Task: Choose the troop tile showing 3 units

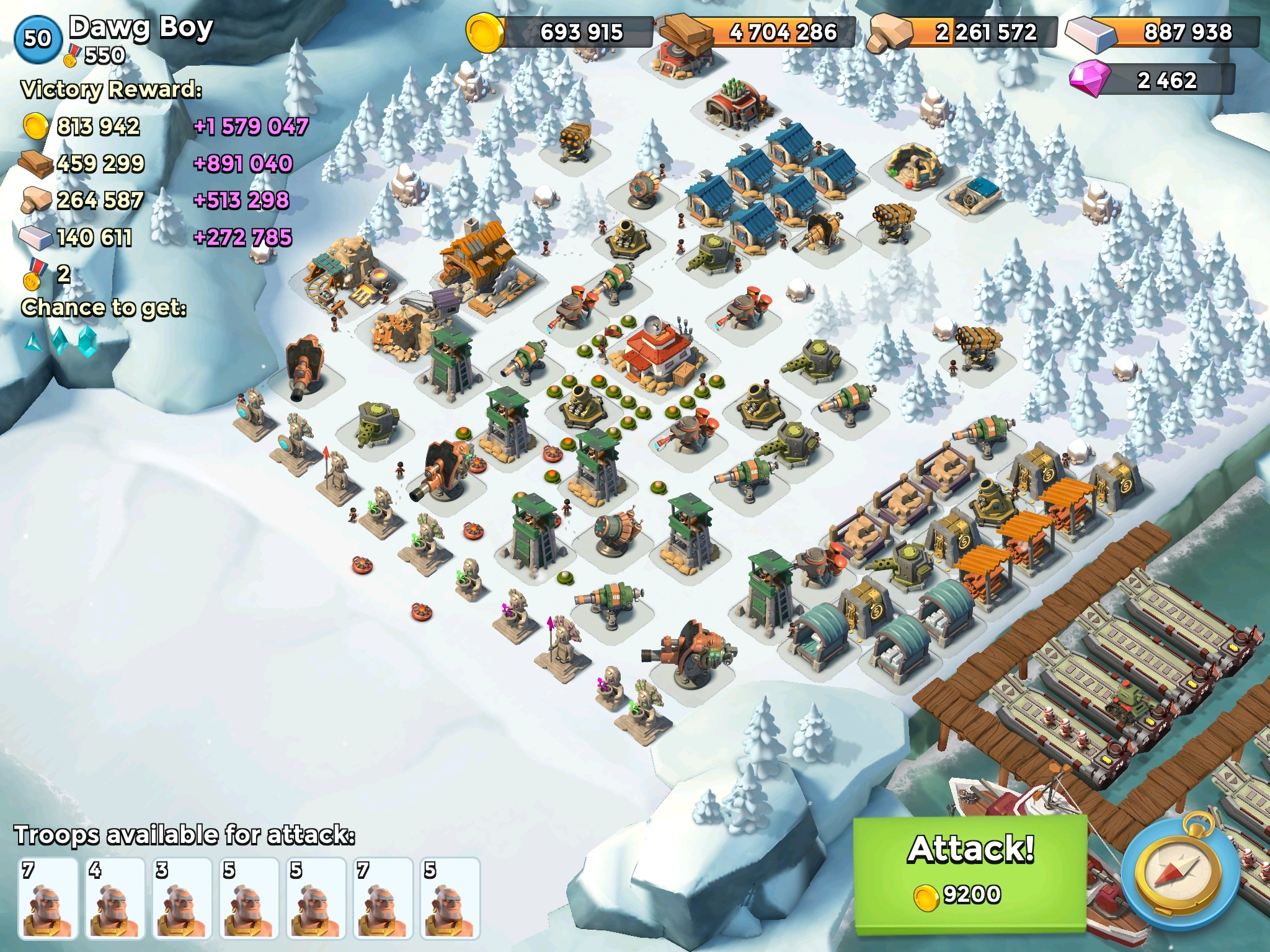Action: click(182, 897)
